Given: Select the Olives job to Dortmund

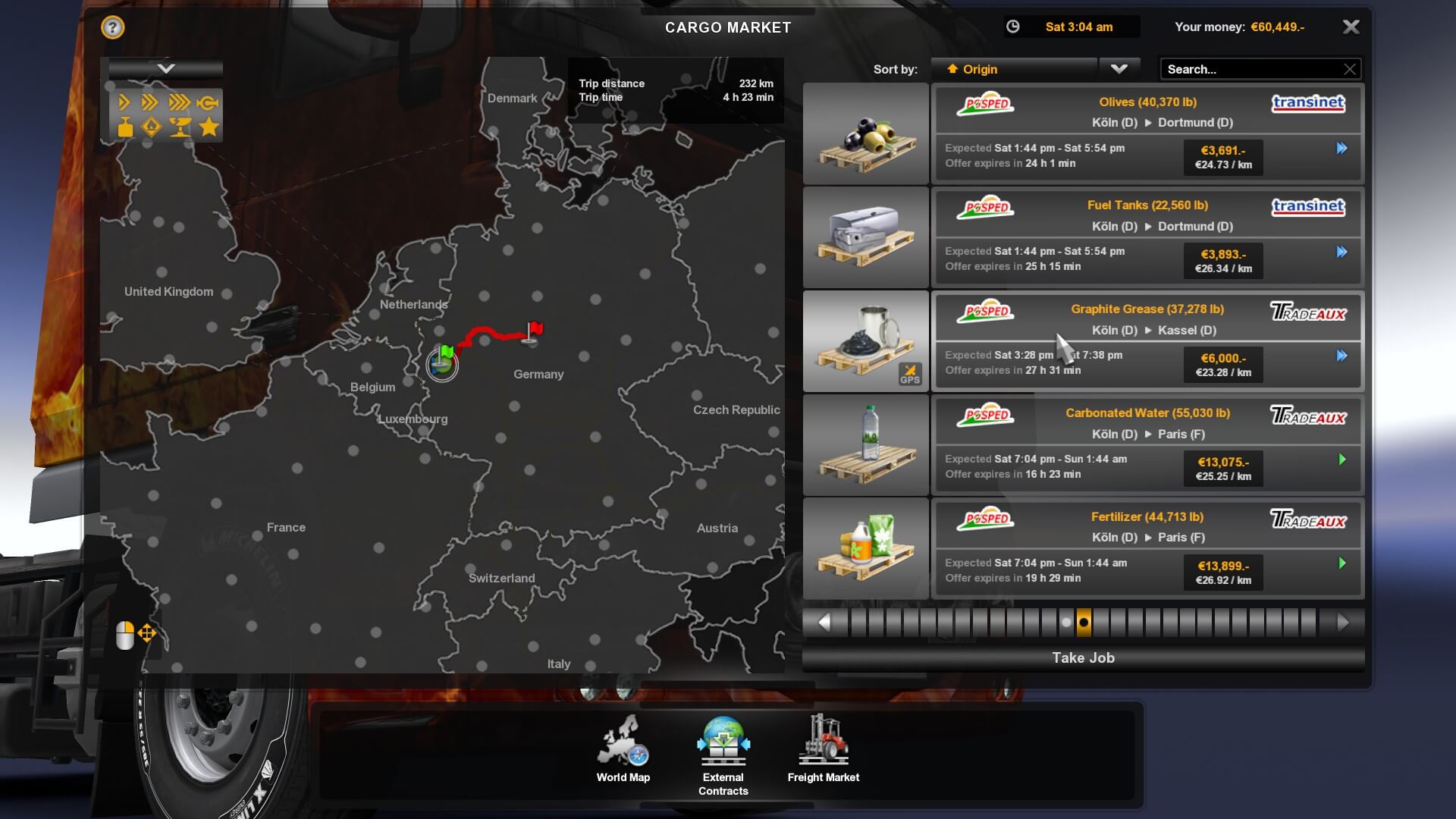Looking at the screenshot, I should pos(1147,133).
